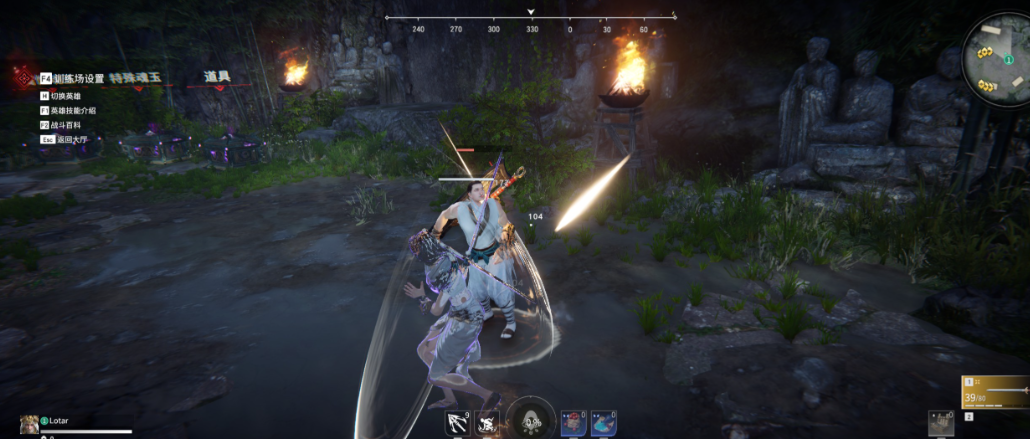Select the grappling hook item slot
Image resolution: width=1030 pixels, height=439 pixels.
point(457,423)
